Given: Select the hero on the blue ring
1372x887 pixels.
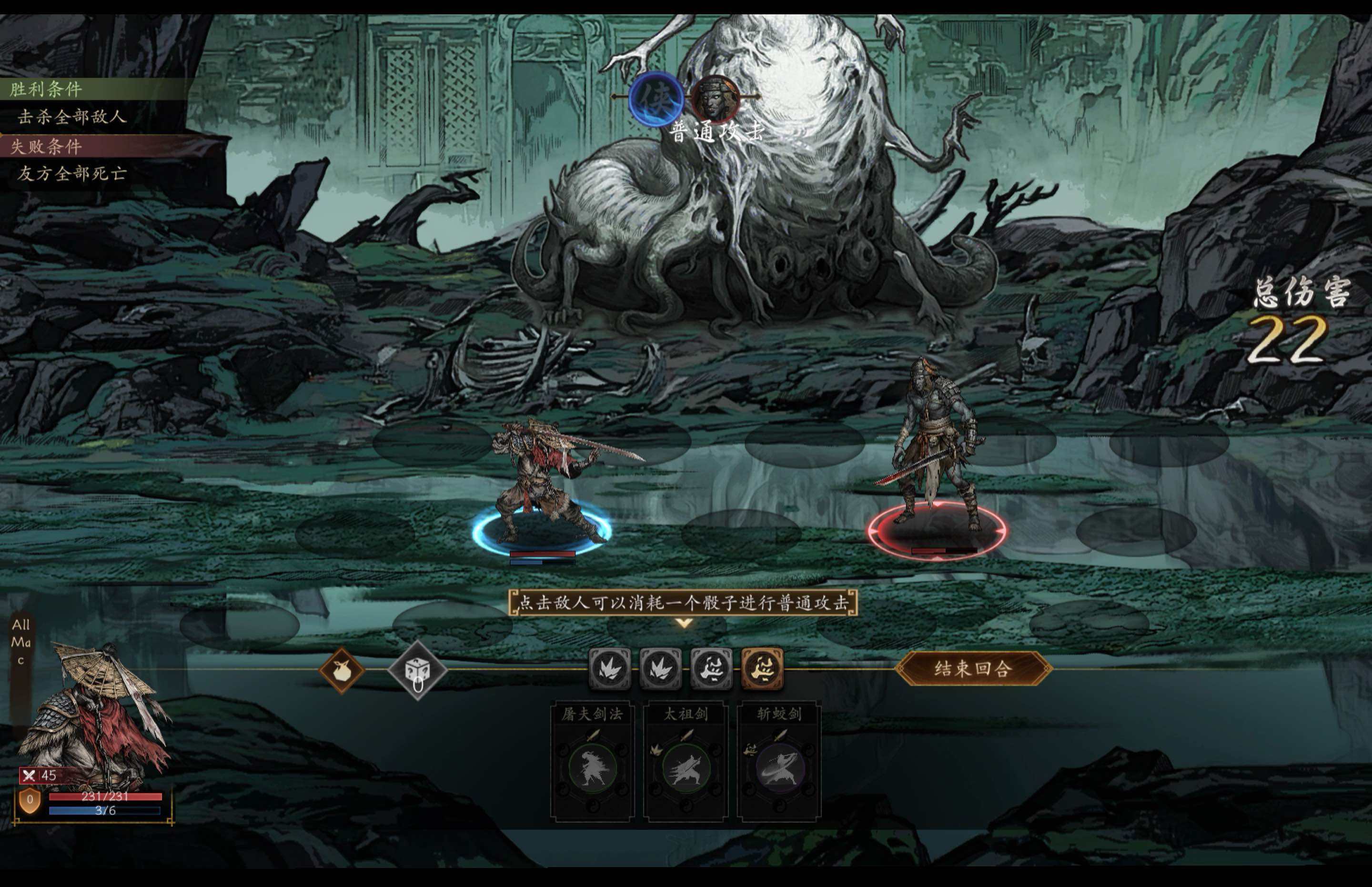Looking at the screenshot, I should click(x=542, y=484).
